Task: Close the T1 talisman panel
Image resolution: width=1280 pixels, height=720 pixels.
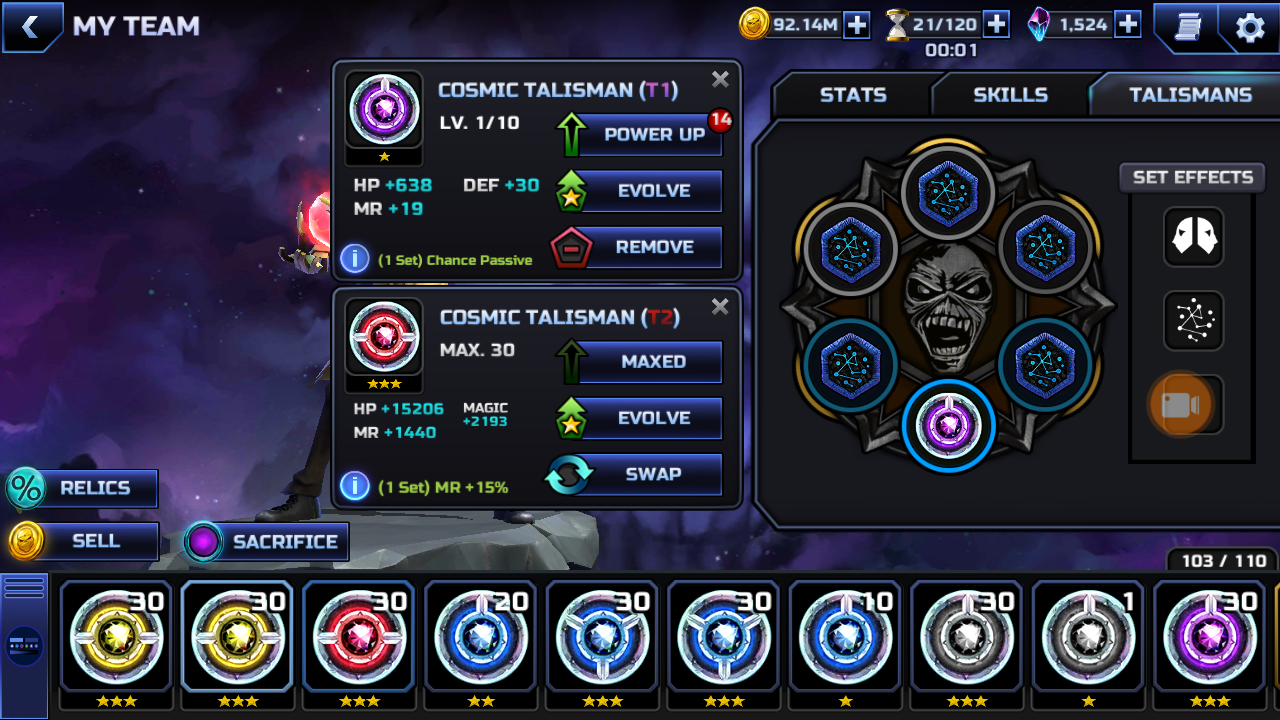Action: click(720, 80)
